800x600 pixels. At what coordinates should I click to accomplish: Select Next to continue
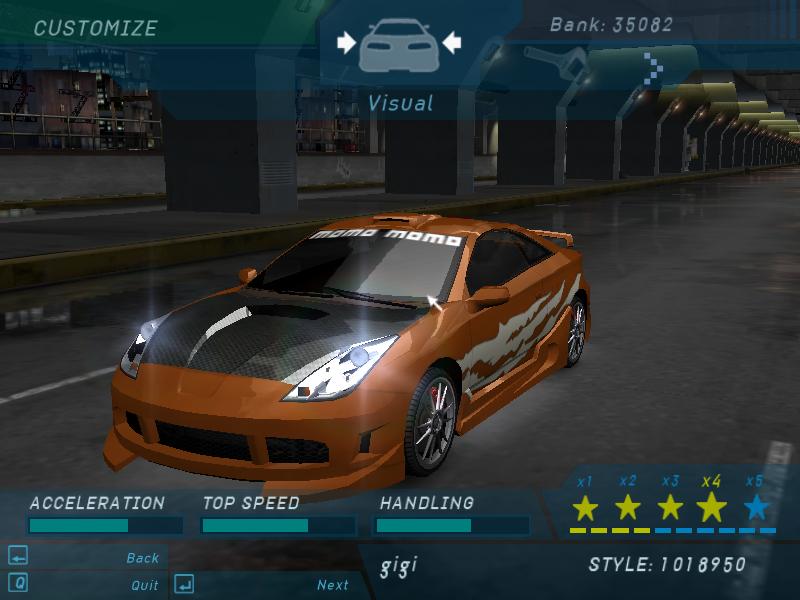point(333,585)
